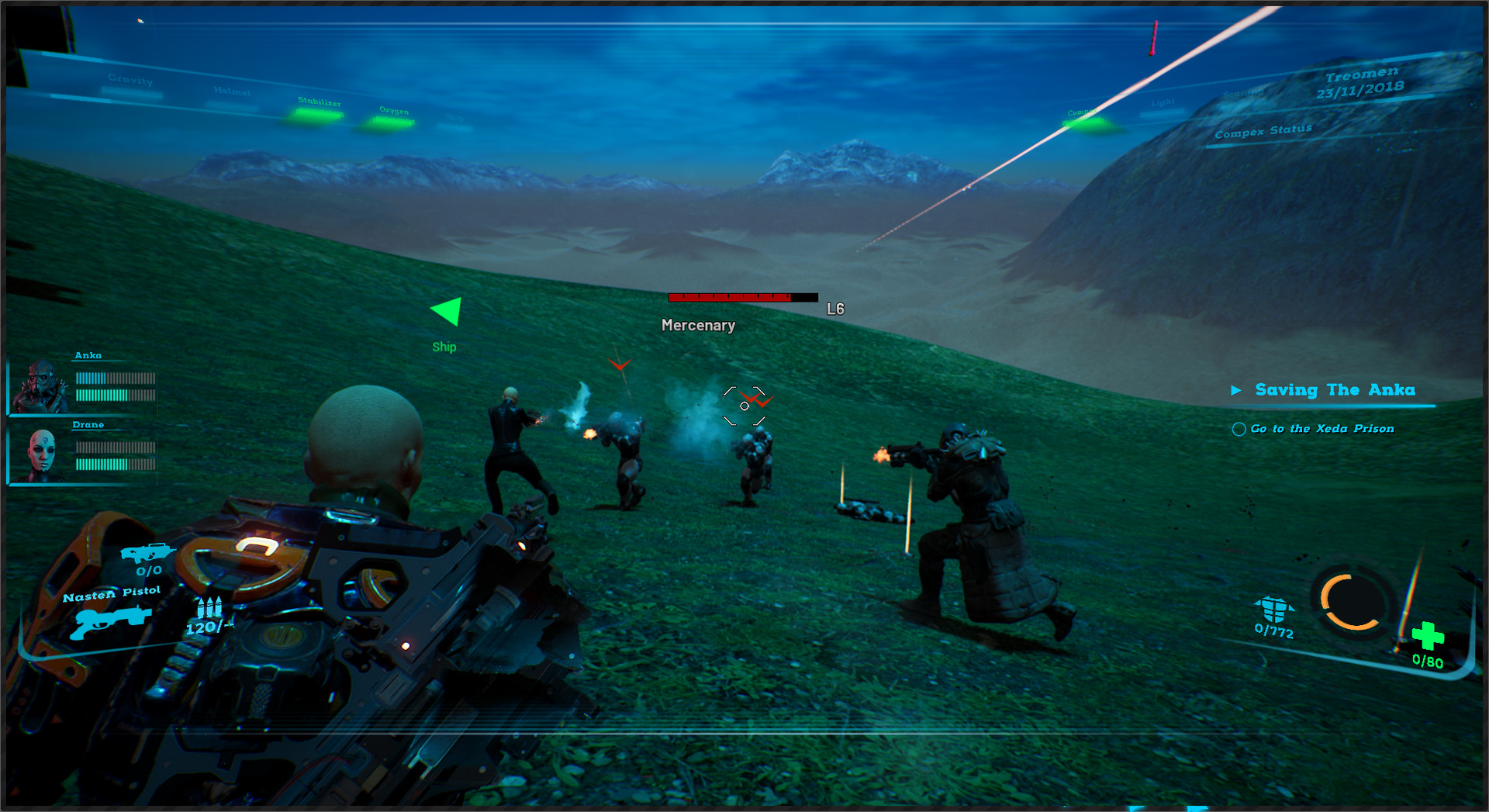Click the ammo clip icon showing 120
Viewport: 1489px width, 812px height.
(x=208, y=610)
